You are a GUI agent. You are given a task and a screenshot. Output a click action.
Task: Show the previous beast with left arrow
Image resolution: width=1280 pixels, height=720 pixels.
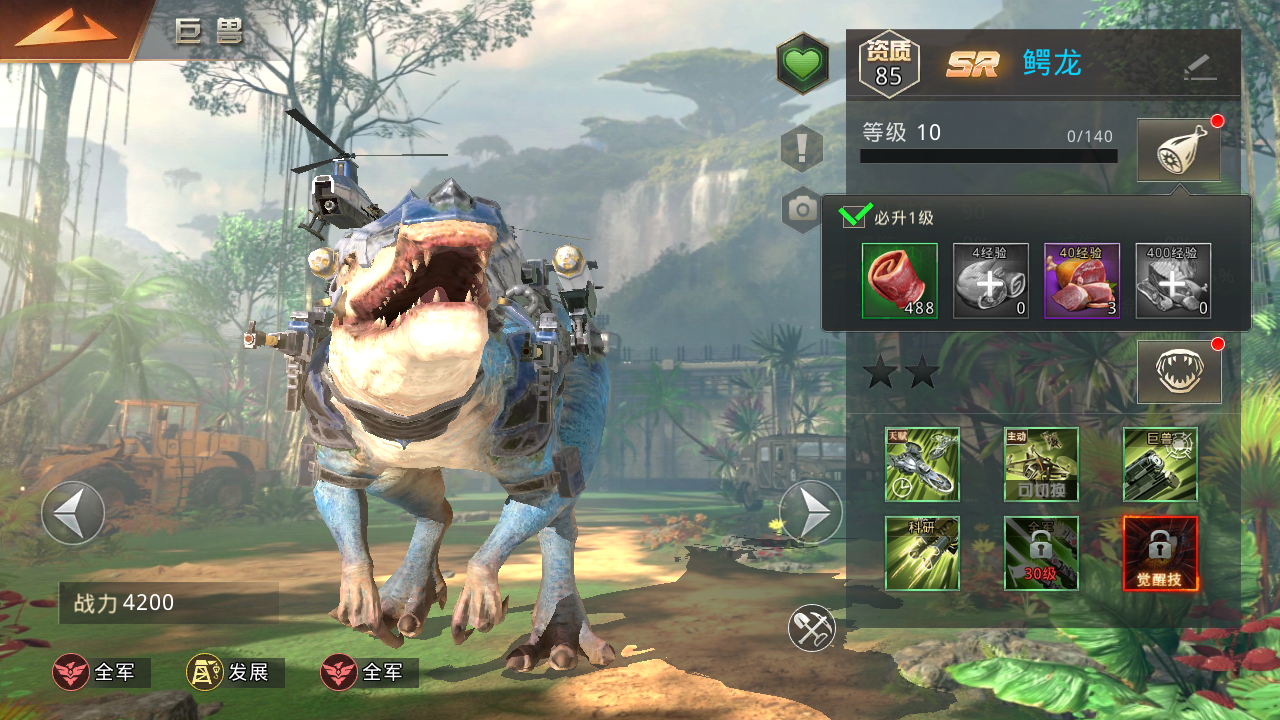tap(73, 513)
